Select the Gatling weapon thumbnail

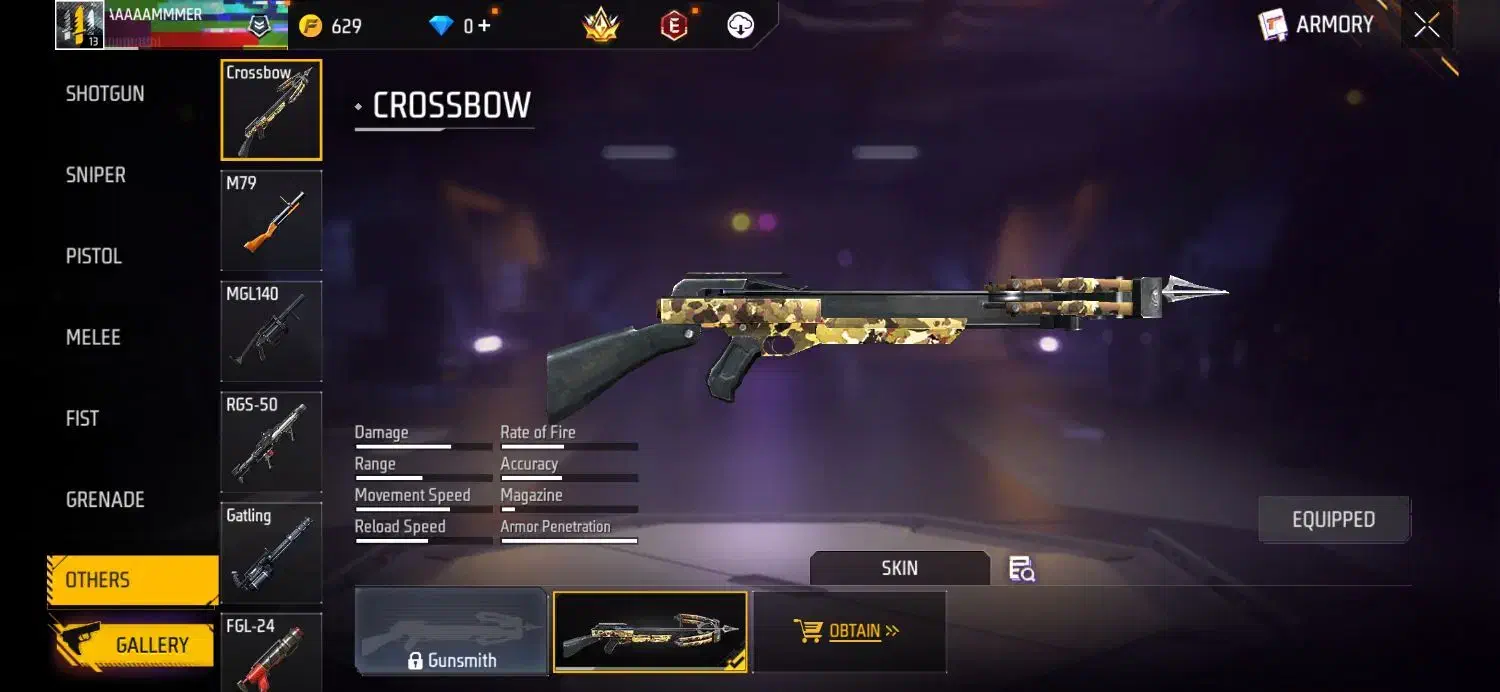(271, 553)
